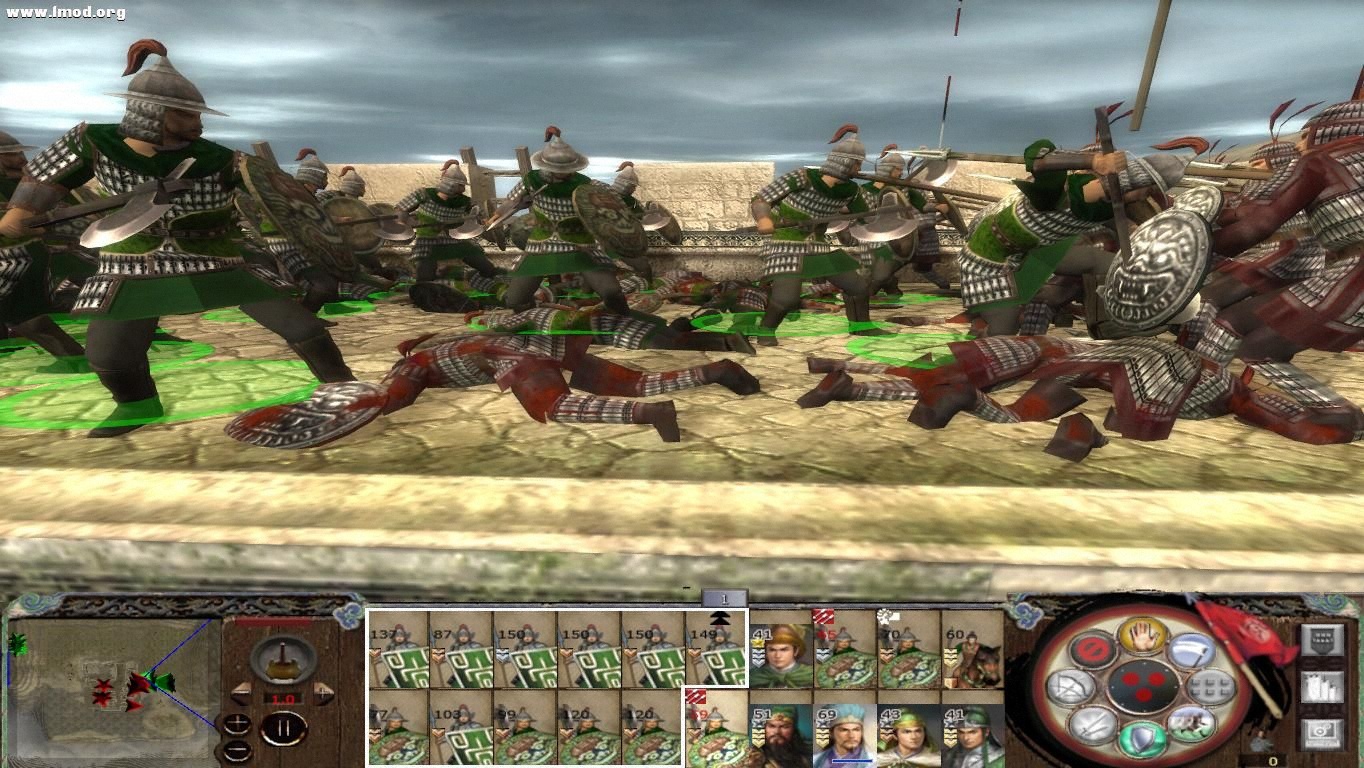The image size is (1364, 768).
Task: Click the red cancel orders icon
Action: [1091, 647]
